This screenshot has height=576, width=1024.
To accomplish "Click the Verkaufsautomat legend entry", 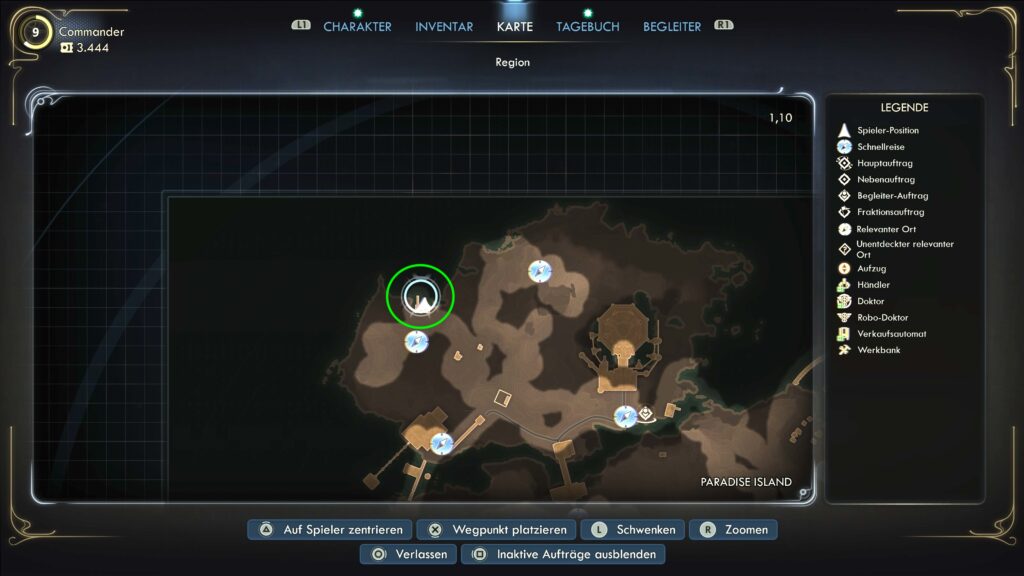I will click(x=891, y=334).
